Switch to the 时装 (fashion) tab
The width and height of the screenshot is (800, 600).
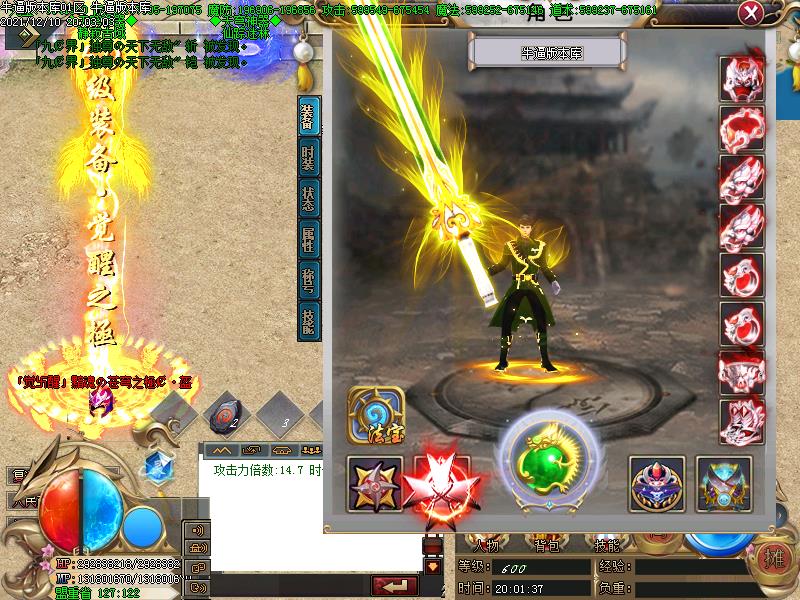[x=310, y=161]
